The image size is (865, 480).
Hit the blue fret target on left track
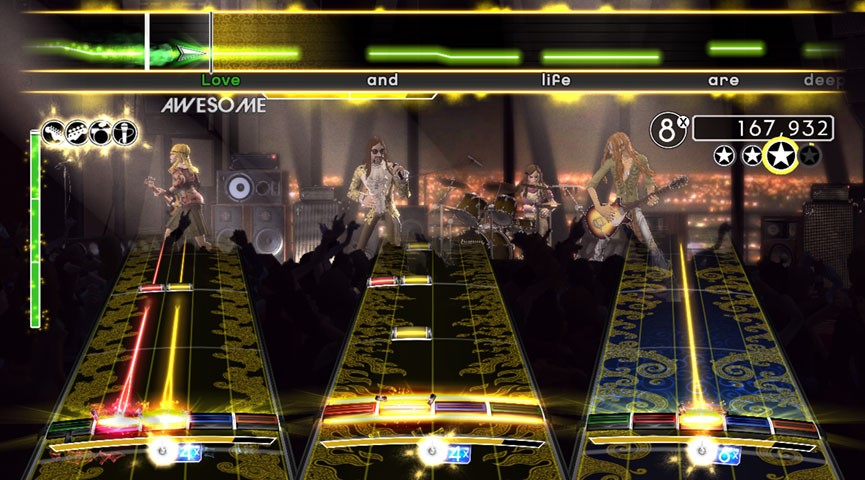pos(210,423)
